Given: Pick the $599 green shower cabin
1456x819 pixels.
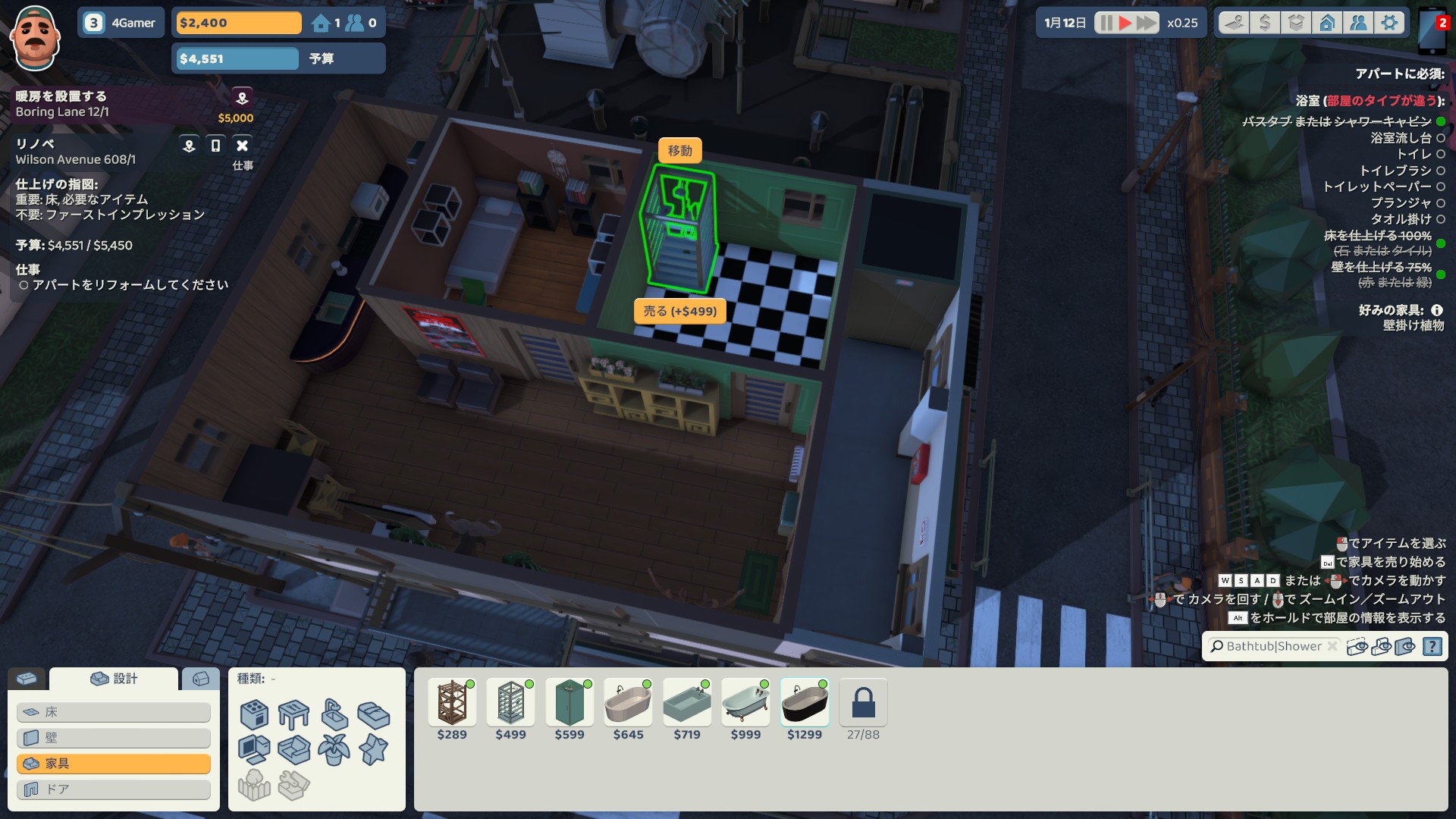Looking at the screenshot, I should pos(570,704).
